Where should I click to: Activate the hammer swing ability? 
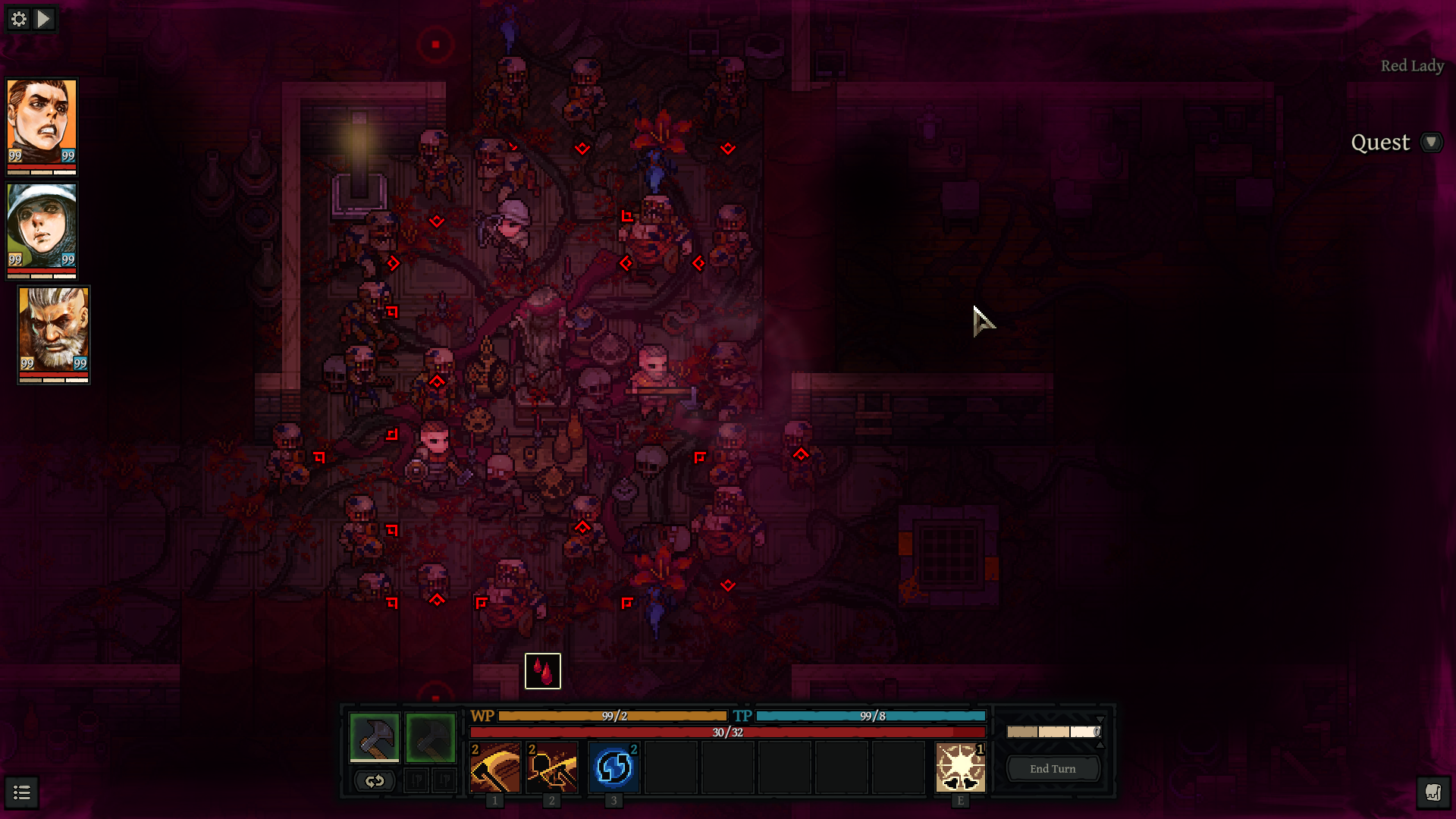pos(495,767)
